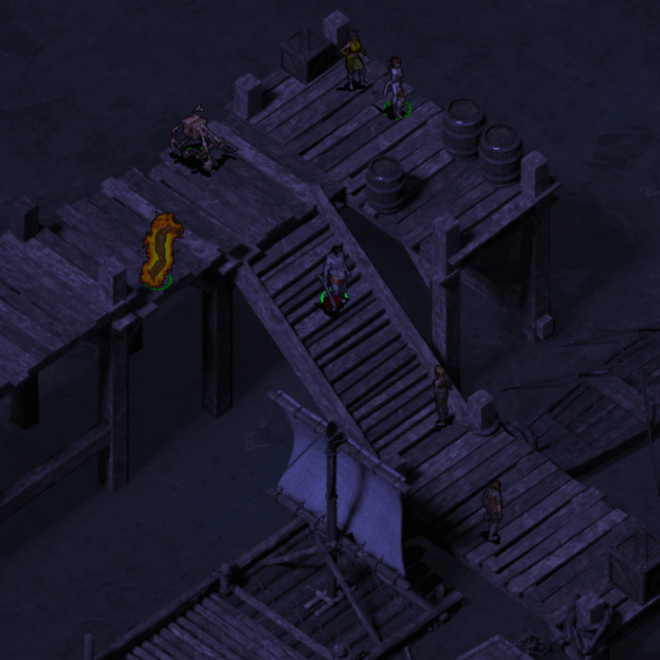Select the box-shaped modron party member
The width and height of the screenshot is (660, 660).
pyautogui.click(x=194, y=137)
